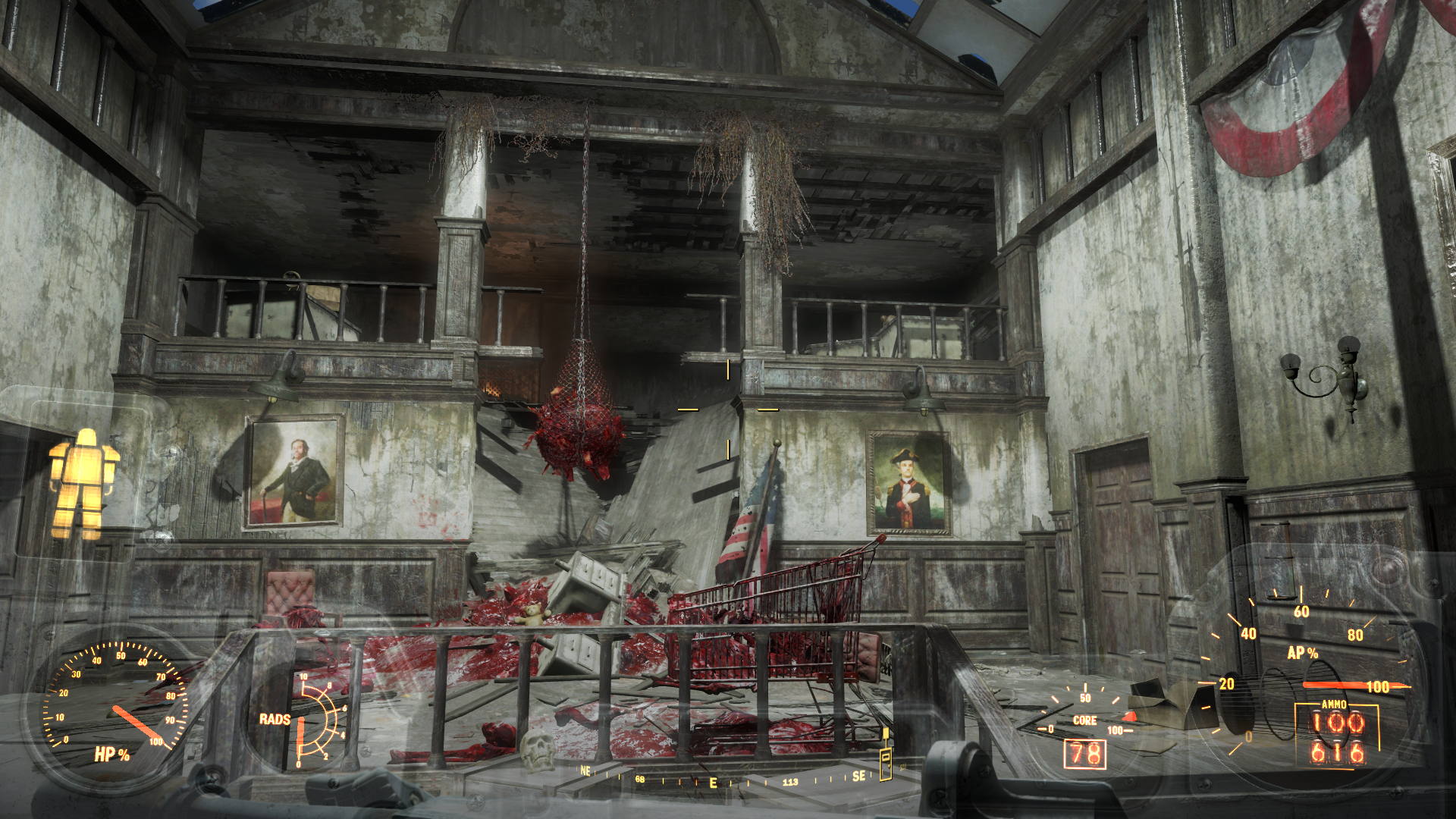Click the compass strip at the E heading
1456x819 pixels.
point(713,783)
